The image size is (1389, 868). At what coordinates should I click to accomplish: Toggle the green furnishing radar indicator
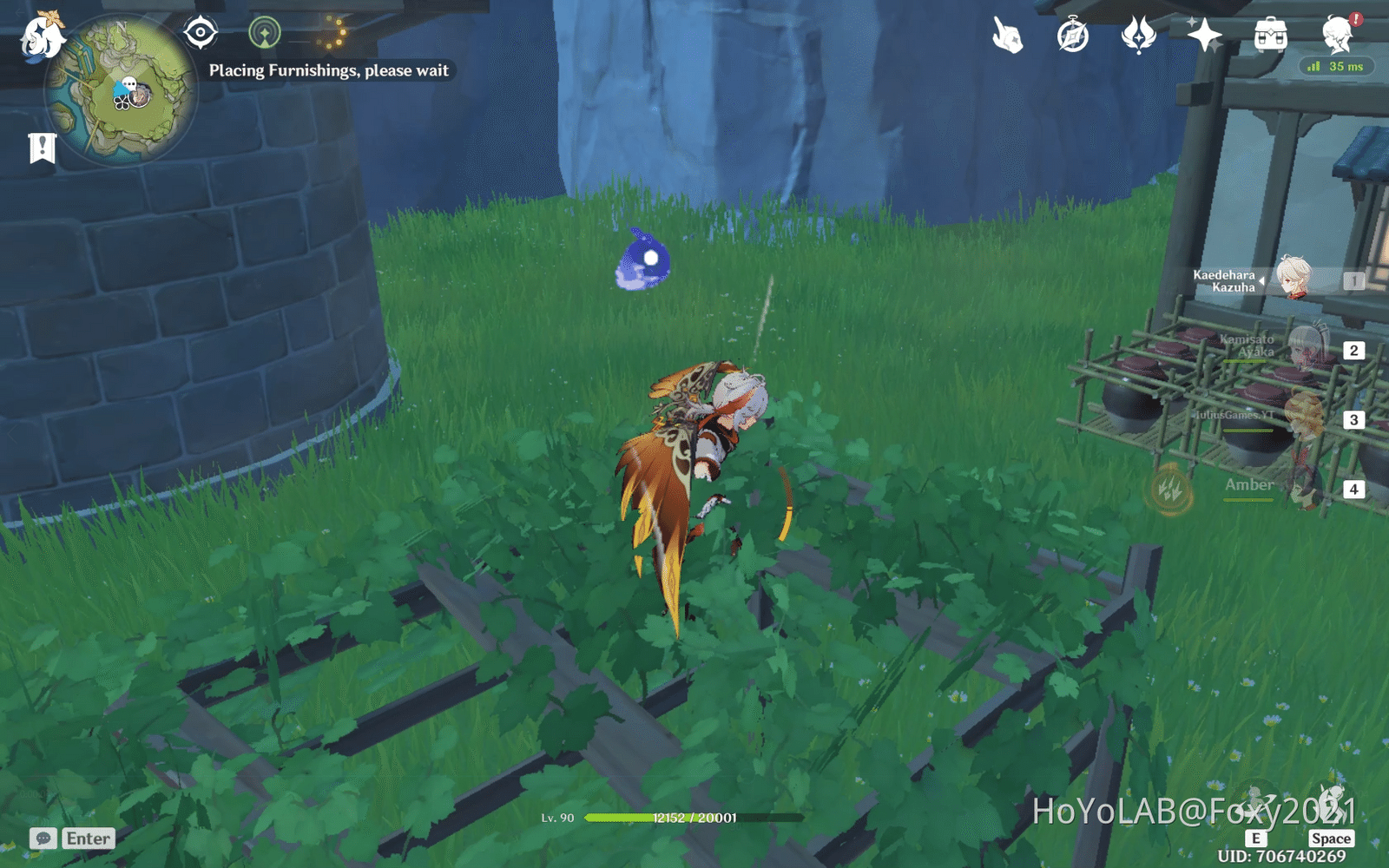point(264,33)
